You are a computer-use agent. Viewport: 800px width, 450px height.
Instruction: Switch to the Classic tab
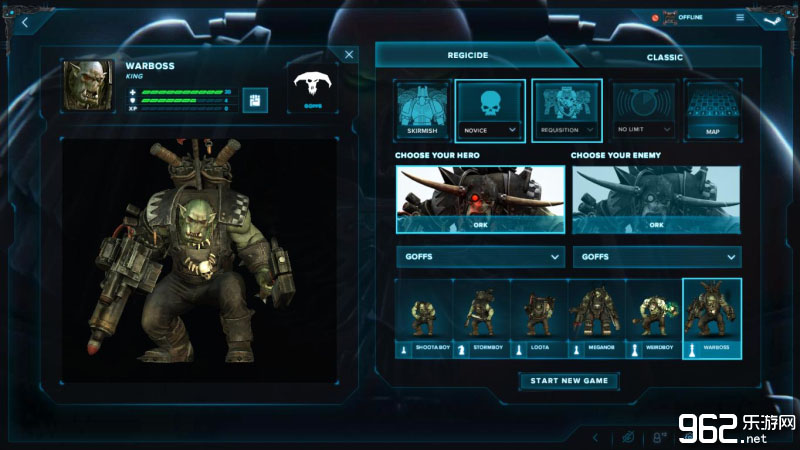pyautogui.click(x=664, y=57)
